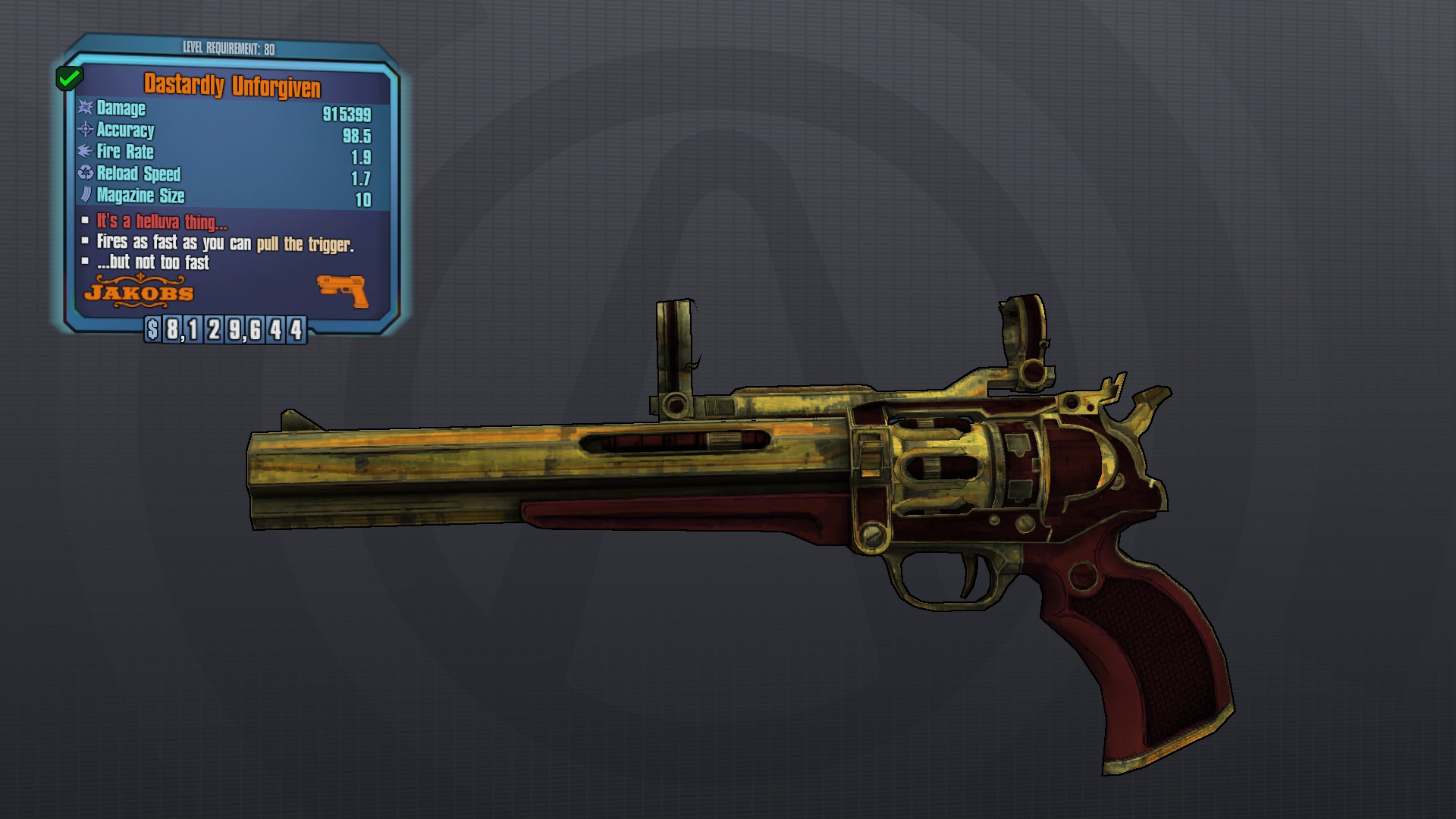Select the orange pistol weapon-type icon
The width and height of the screenshot is (1456, 819).
(x=343, y=290)
